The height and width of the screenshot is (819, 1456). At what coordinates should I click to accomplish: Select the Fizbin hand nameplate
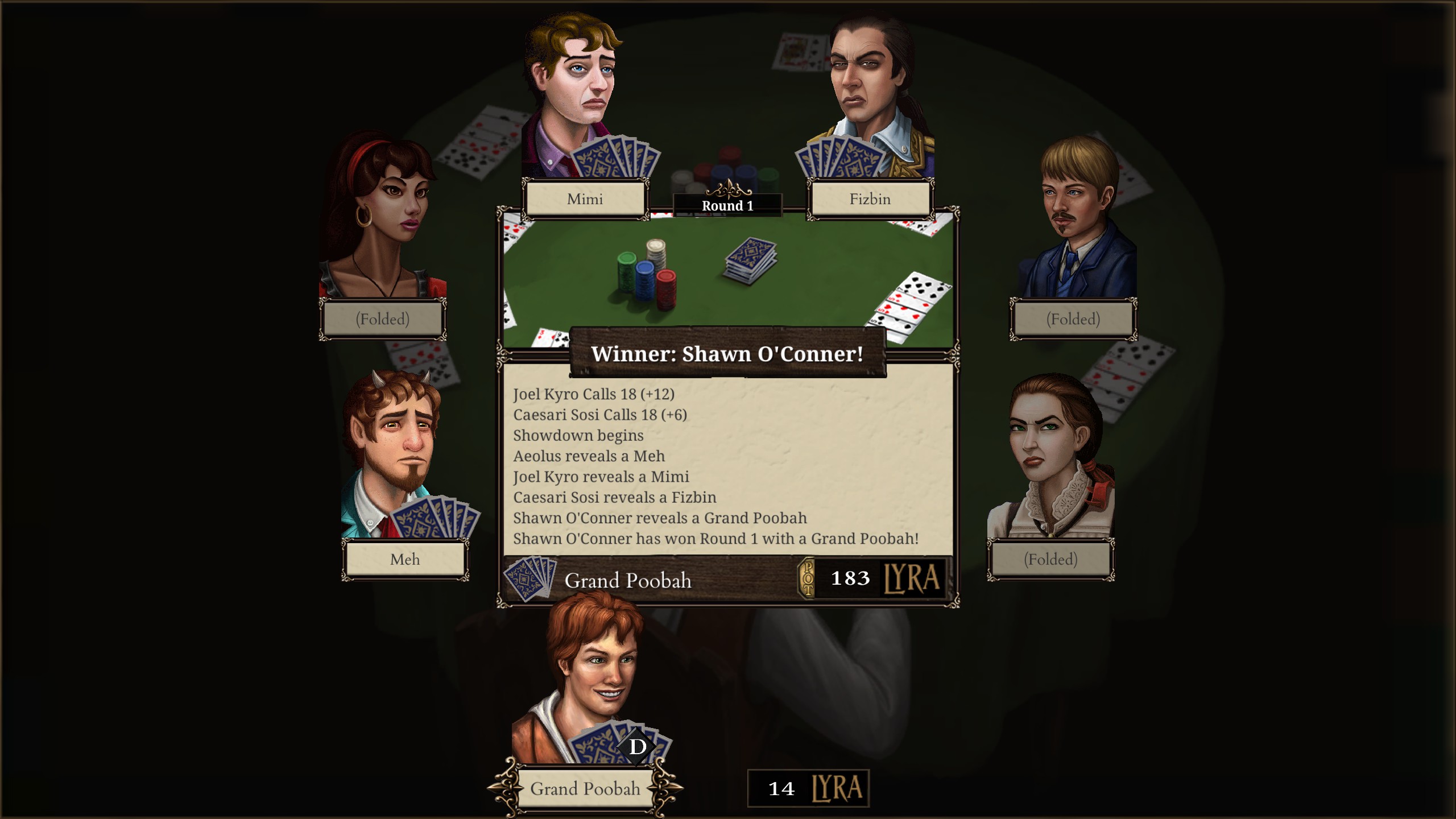870,199
